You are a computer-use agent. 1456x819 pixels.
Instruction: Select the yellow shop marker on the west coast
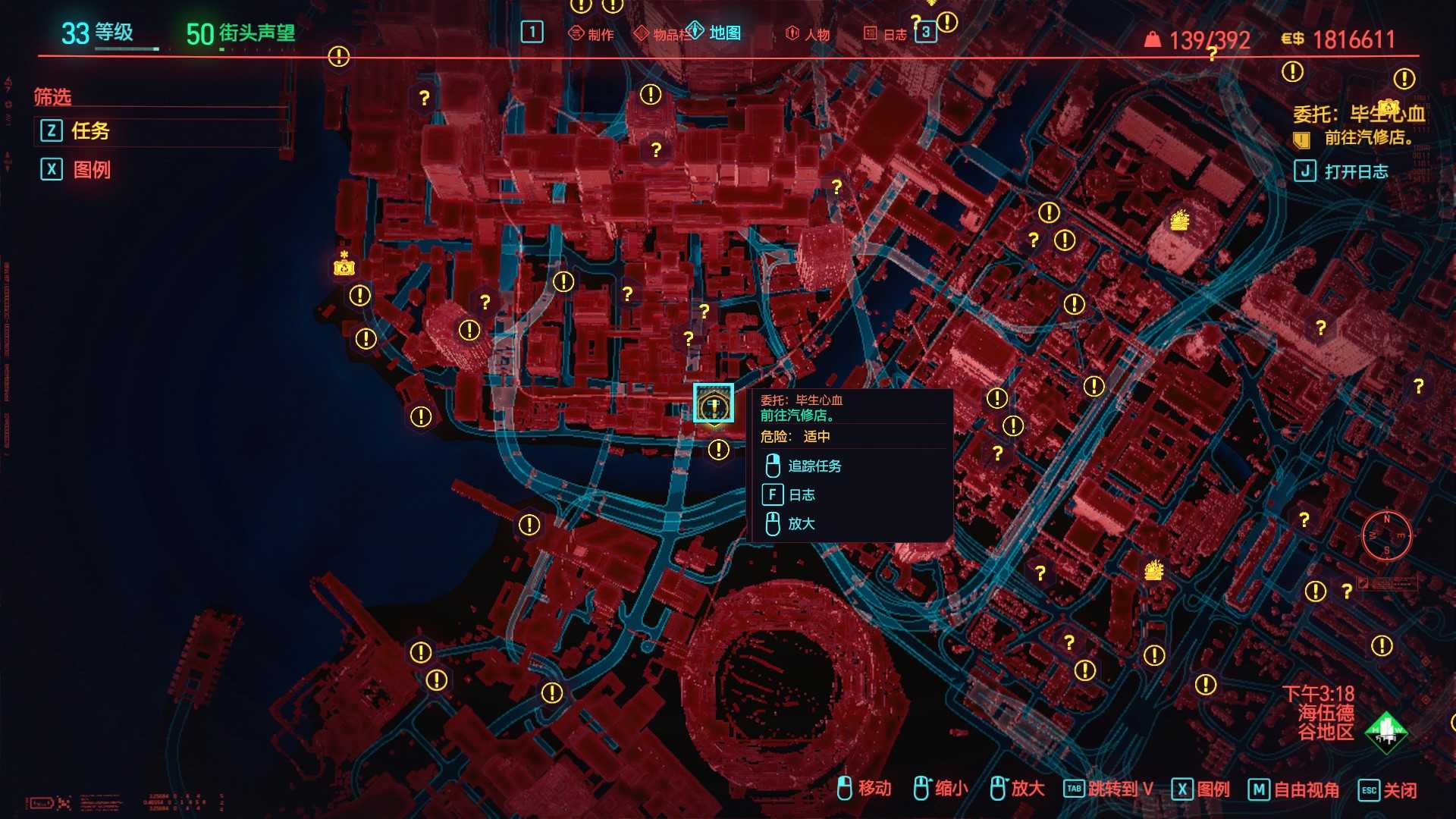[344, 265]
